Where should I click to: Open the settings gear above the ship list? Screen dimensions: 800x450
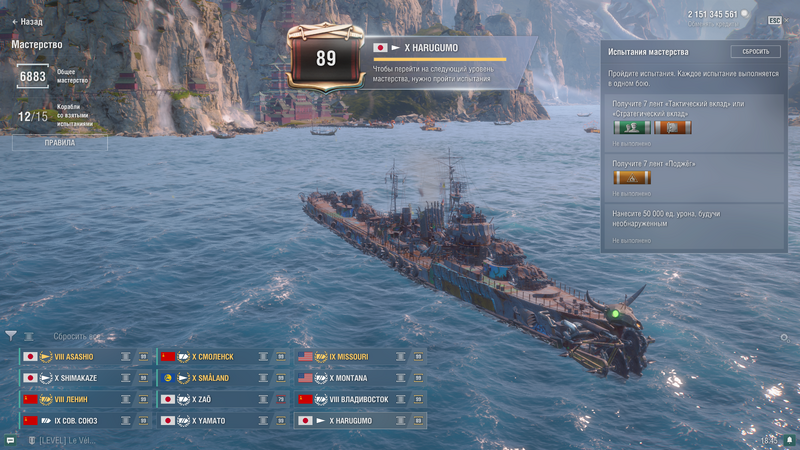784,338
